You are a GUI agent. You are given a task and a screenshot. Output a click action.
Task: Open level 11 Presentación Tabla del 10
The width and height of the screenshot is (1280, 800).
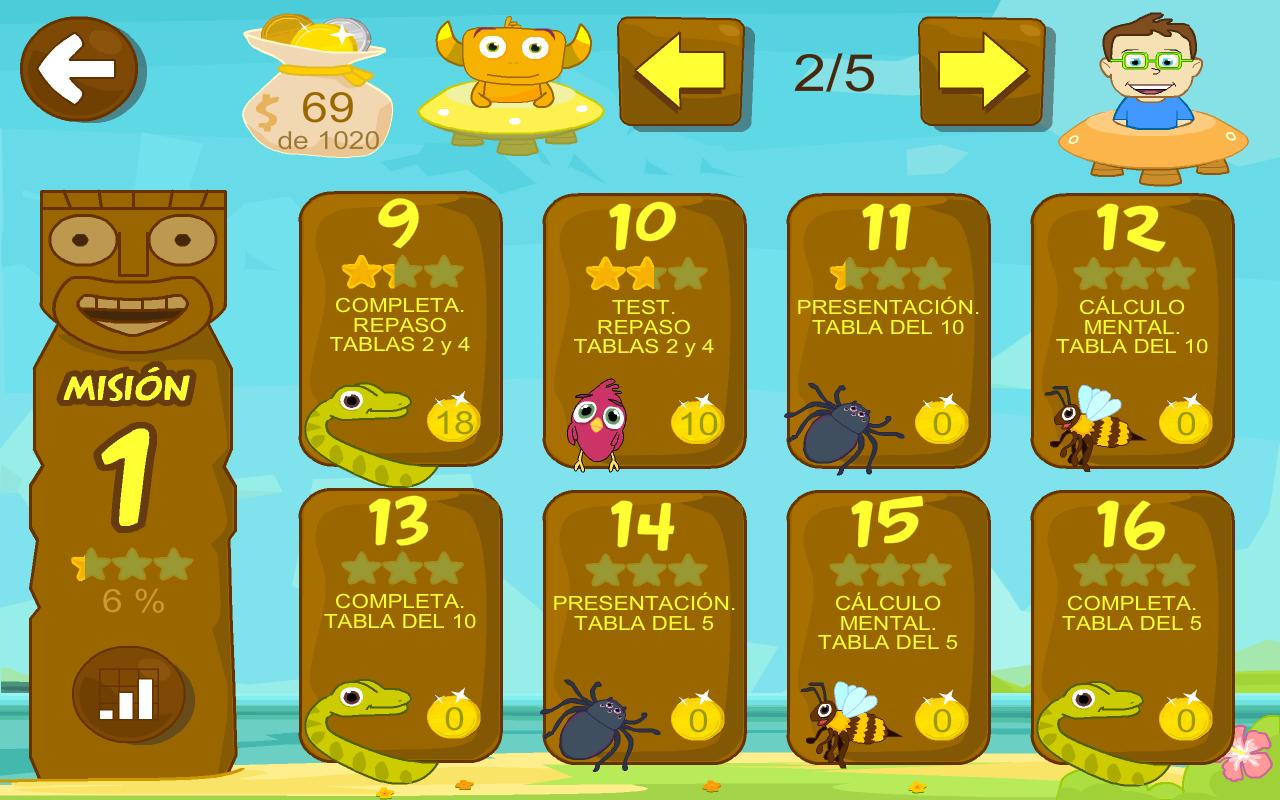pyautogui.click(x=888, y=330)
